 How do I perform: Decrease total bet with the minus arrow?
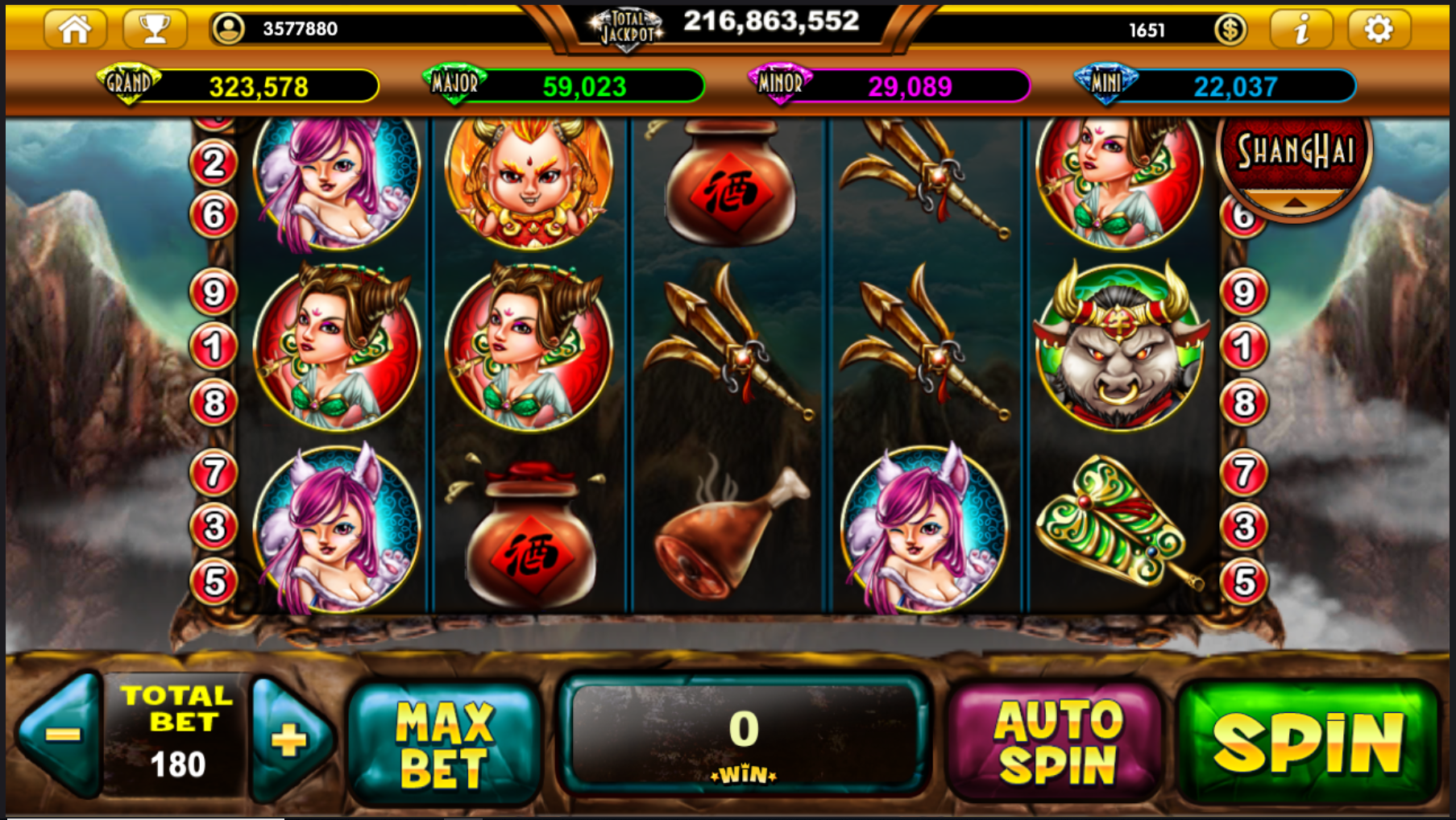pyautogui.click(x=61, y=735)
